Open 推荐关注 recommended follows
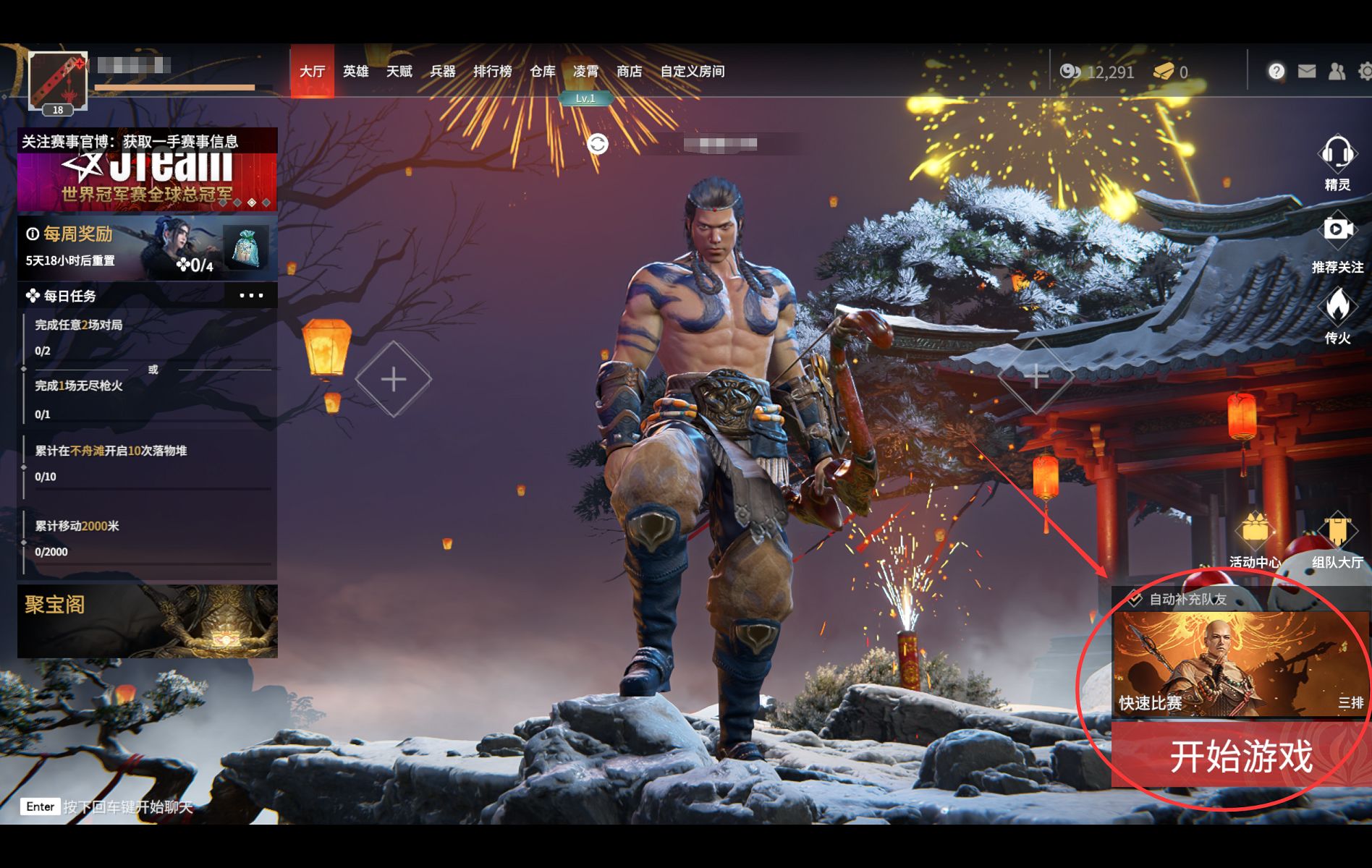 point(1337,242)
